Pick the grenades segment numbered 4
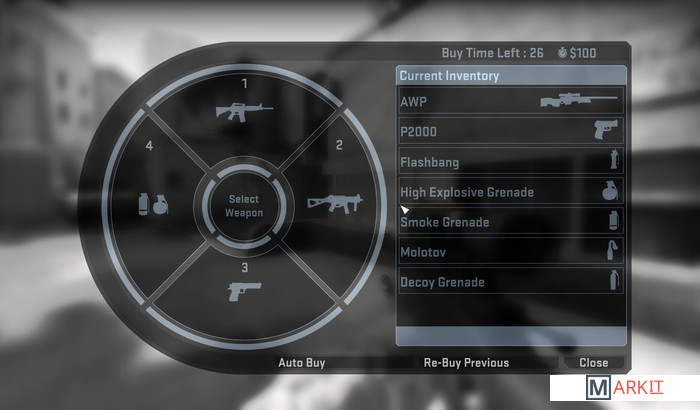This screenshot has width=700, height=410. tap(153, 202)
